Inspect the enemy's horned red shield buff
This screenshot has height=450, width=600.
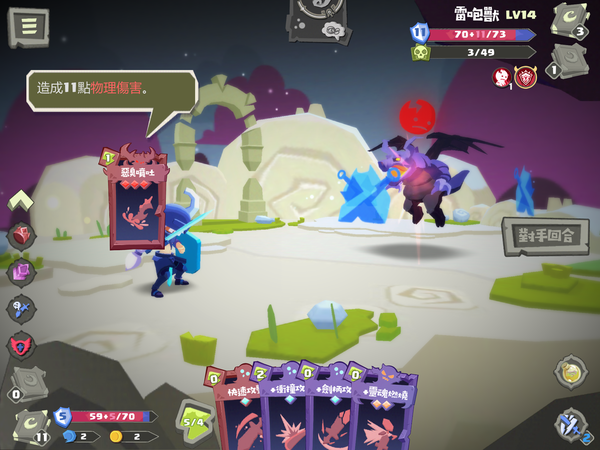click(x=526, y=77)
